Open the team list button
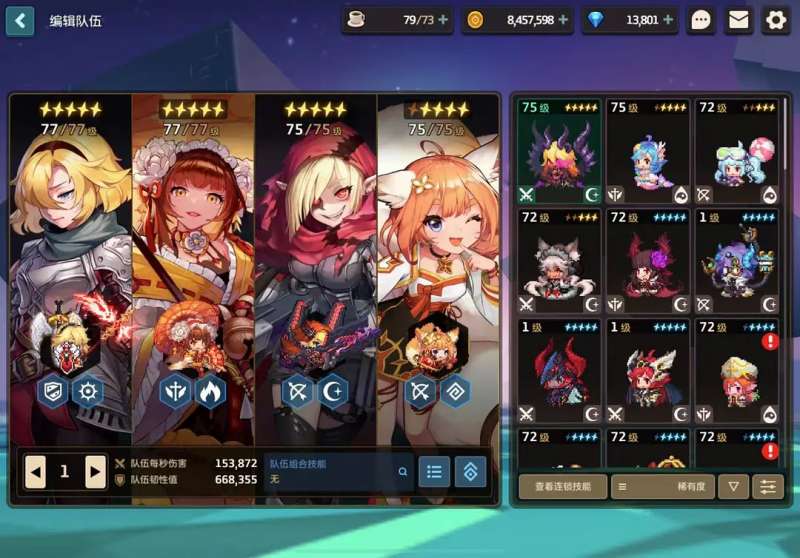This screenshot has height=558, width=800. tap(434, 471)
